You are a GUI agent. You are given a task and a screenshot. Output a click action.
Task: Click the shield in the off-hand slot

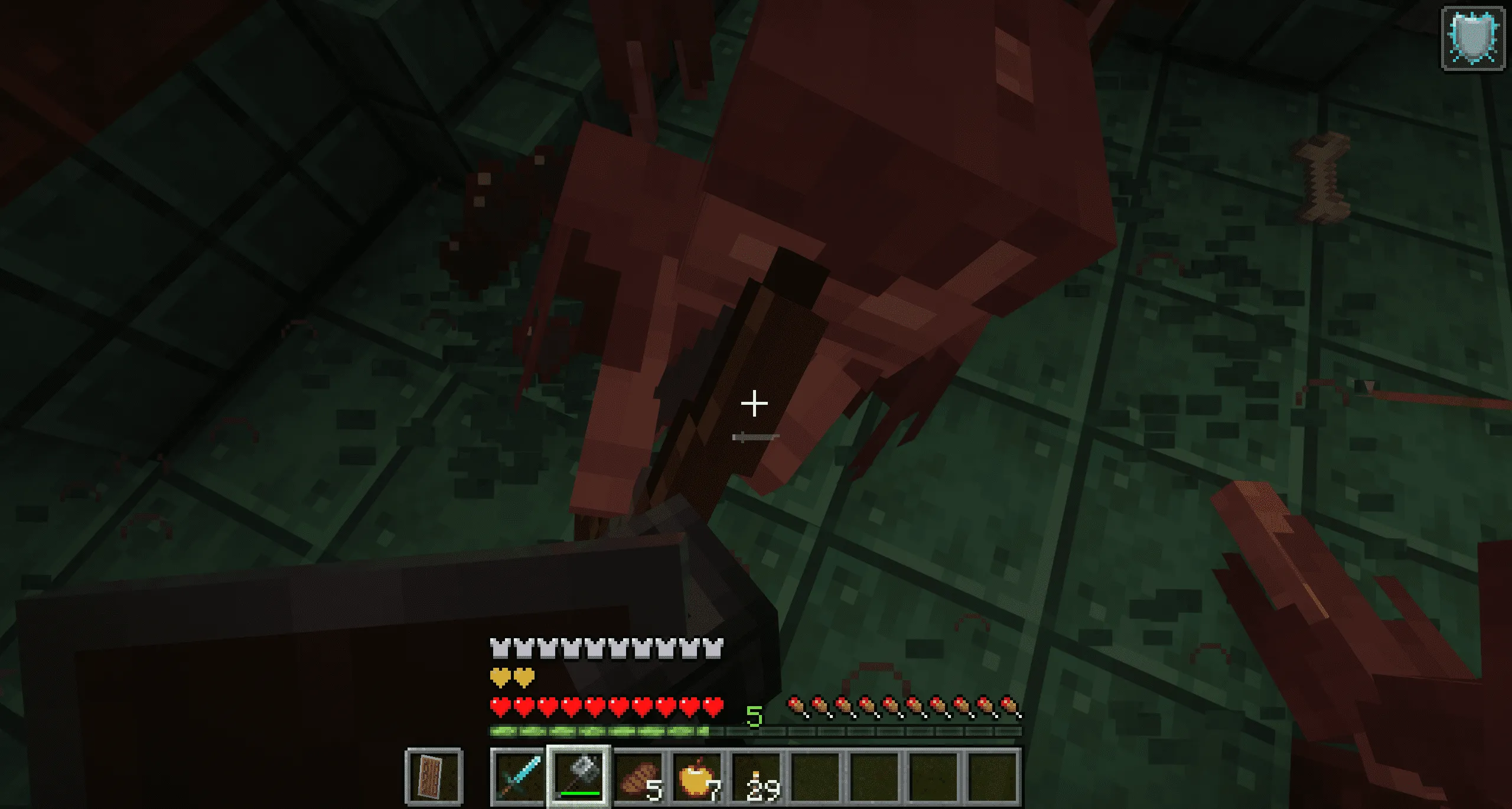432,777
